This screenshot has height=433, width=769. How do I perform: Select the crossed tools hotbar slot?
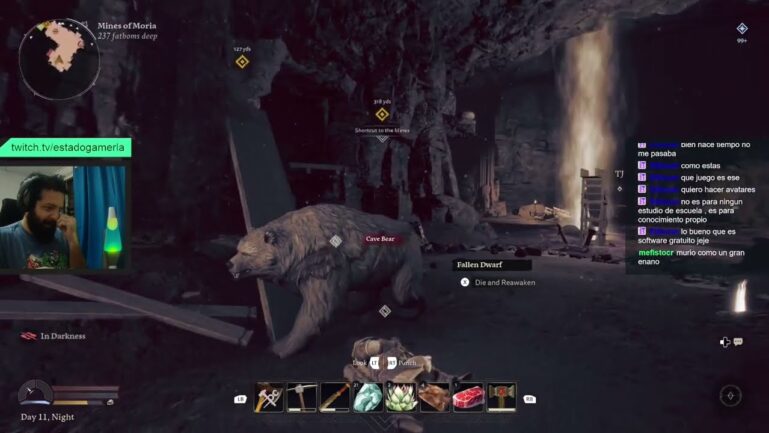coord(270,397)
